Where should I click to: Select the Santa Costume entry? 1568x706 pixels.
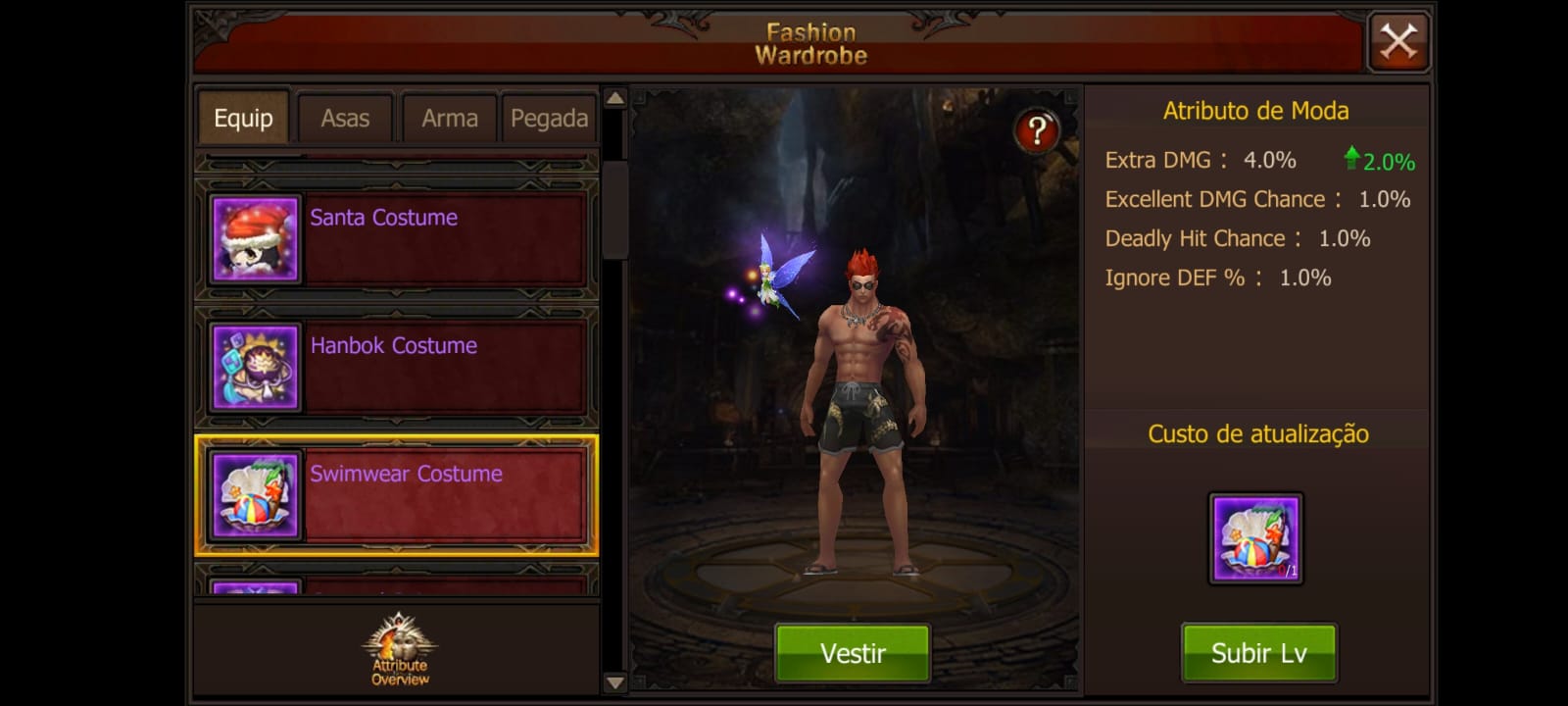tap(396, 238)
